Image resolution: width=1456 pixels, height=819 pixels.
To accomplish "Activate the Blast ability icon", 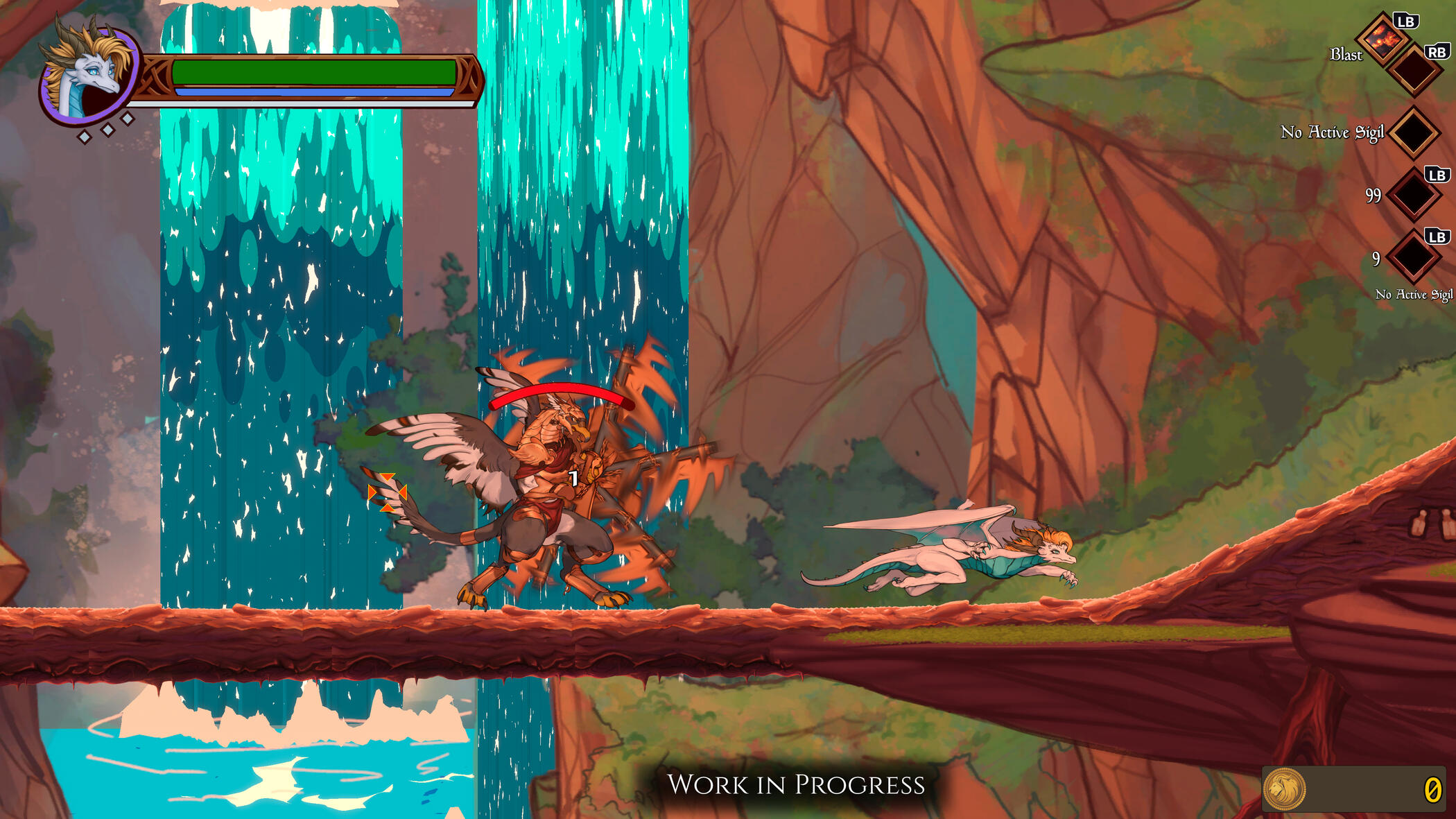I will pyautogui.click(x=1383, y=40).
